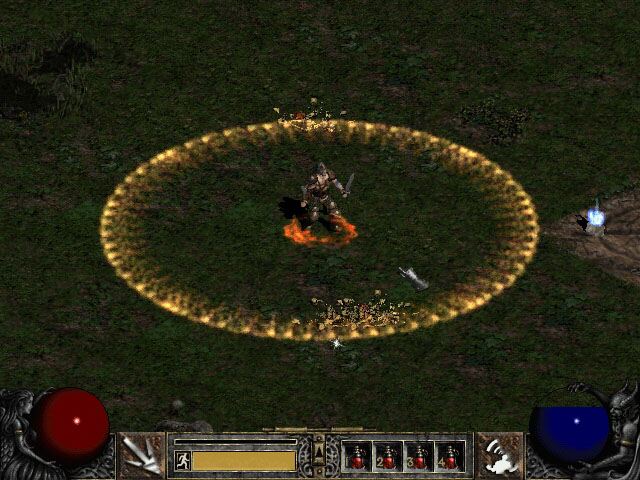Use the health potion in belt slot 3
The width and height of the screenshot is (640, 480).
coord(420,456)
